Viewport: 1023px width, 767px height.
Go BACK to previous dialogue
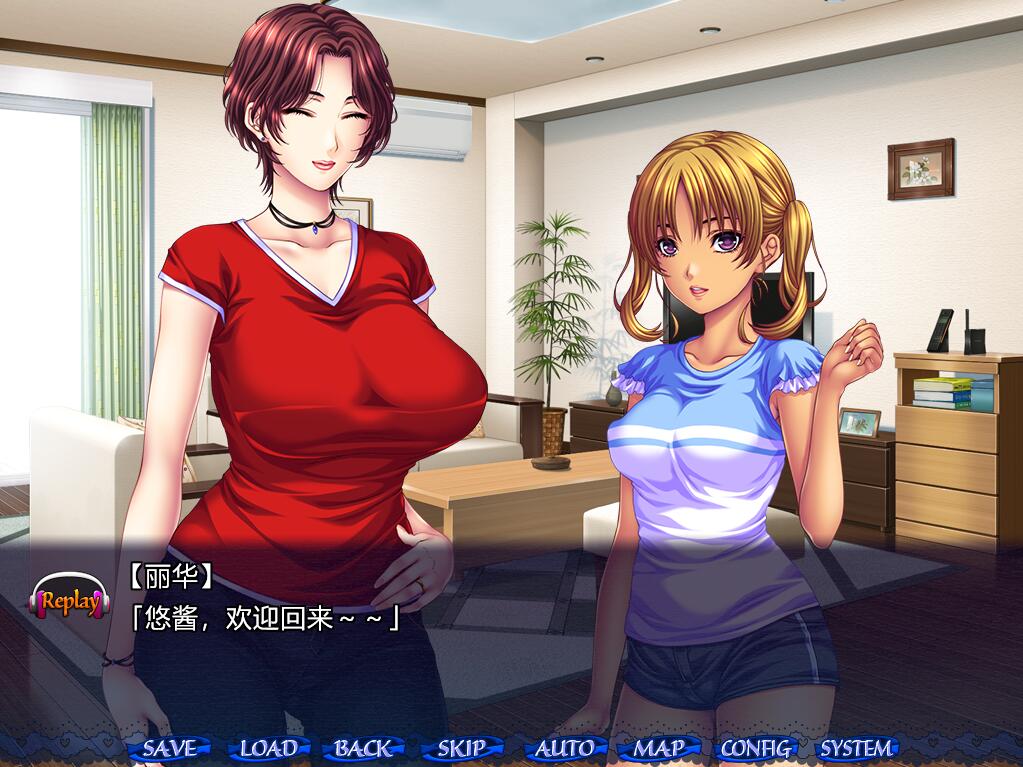point(363,747)
